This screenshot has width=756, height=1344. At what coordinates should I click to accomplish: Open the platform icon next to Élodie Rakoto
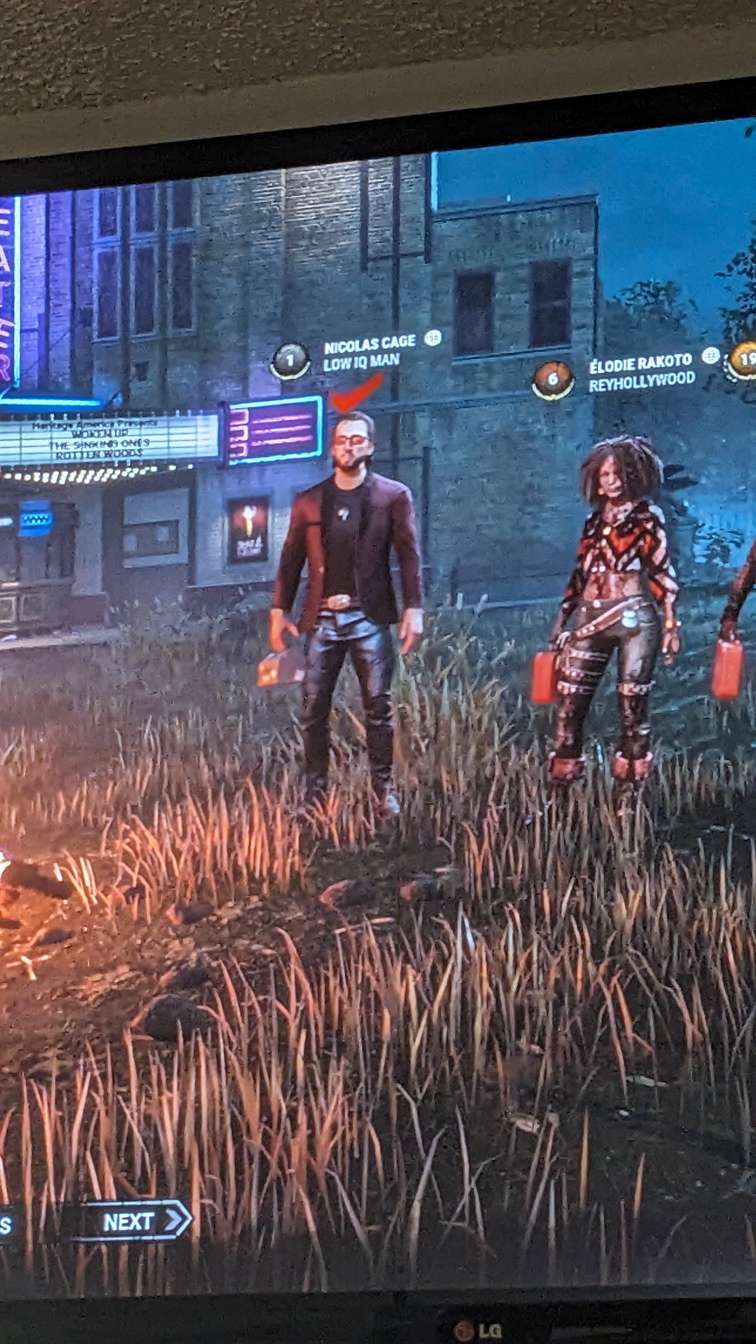point(710,355)
